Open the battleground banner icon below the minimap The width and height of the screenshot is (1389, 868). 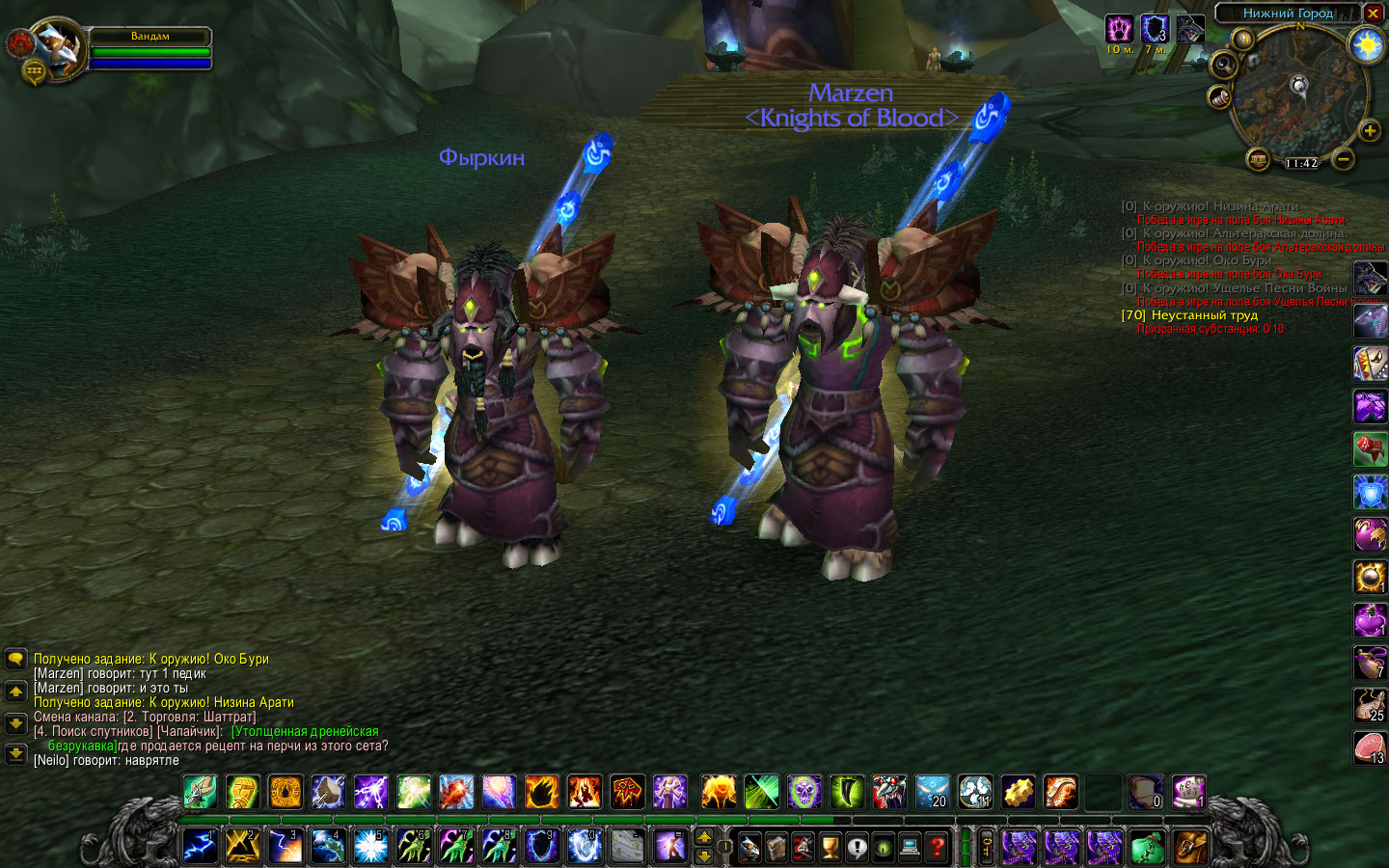click(1257, 158)
